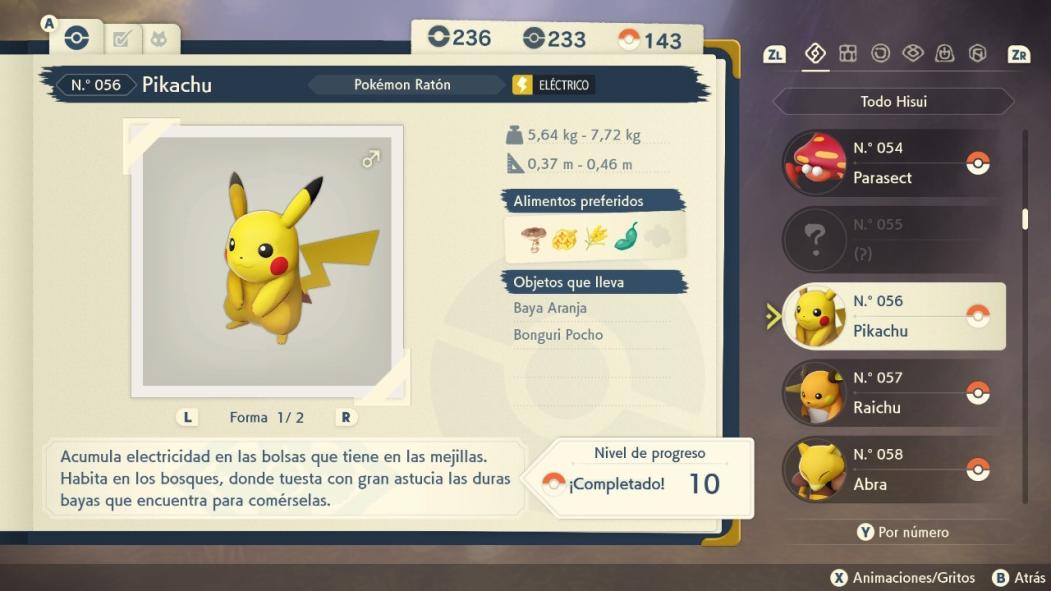Select Parasect in the Pokédex list

(893, 163)
